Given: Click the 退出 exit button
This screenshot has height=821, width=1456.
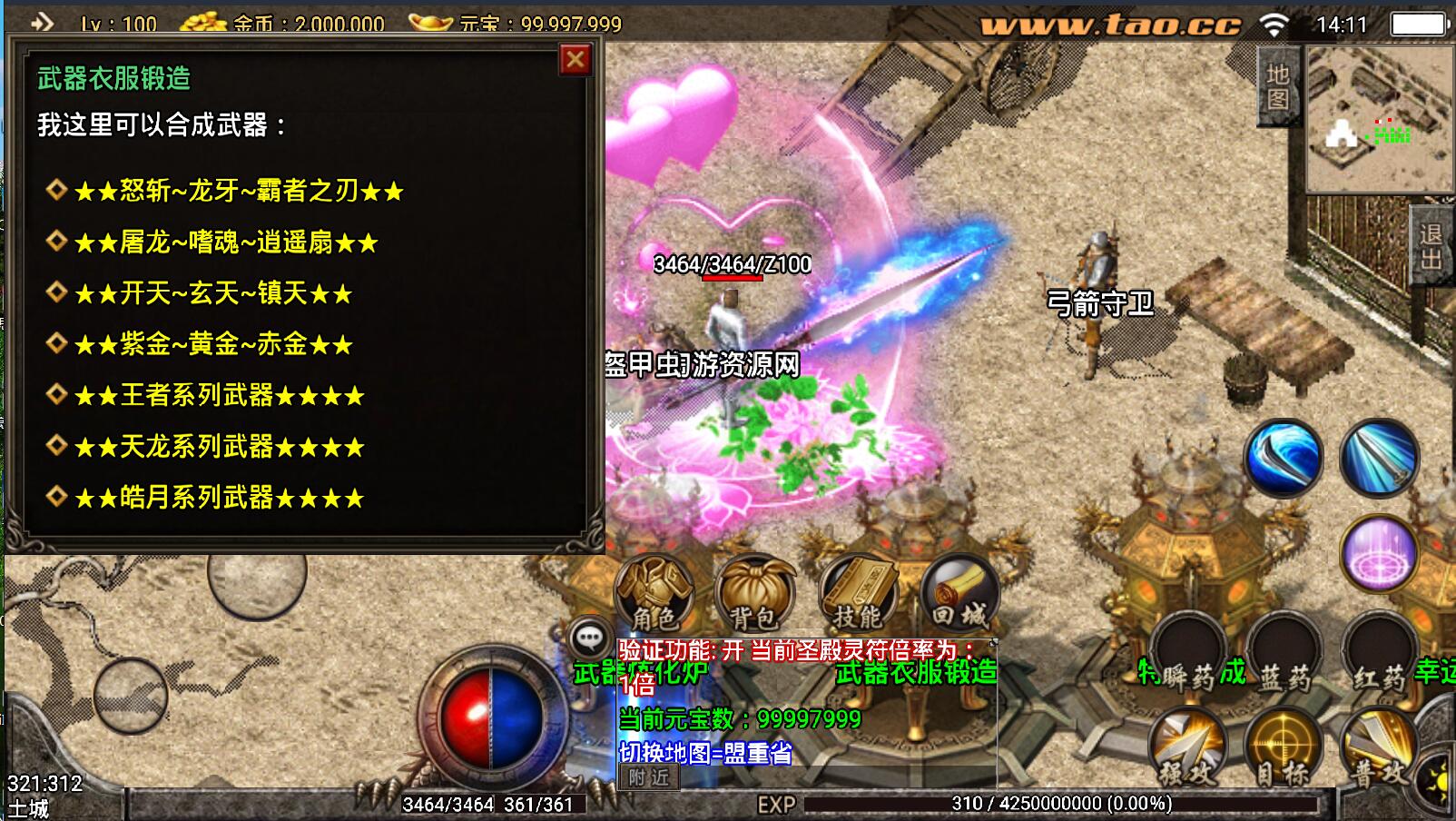Looking at the screenshot, I should (1431, 247).
